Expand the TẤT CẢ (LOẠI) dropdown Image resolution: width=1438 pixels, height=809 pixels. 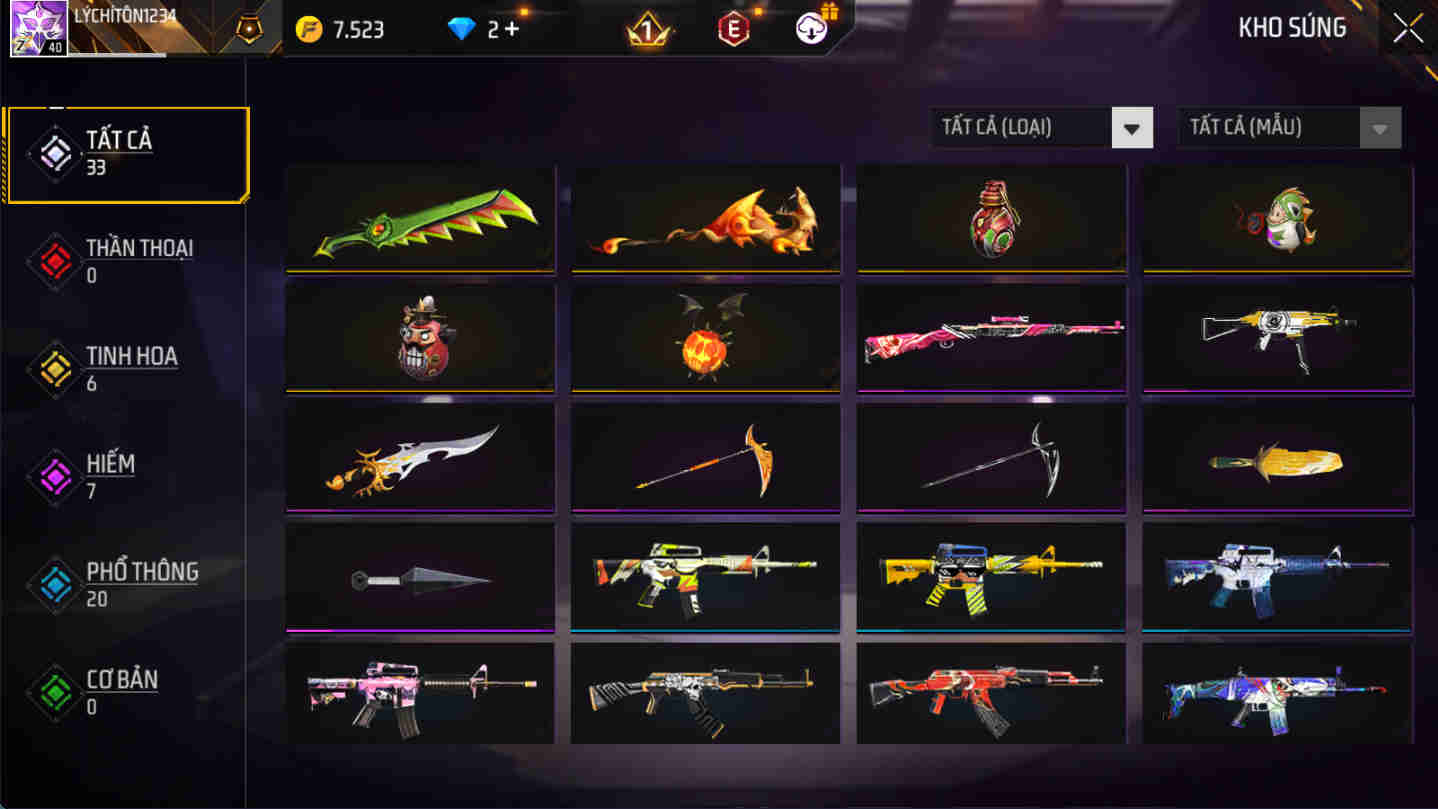coord(1132,127)
